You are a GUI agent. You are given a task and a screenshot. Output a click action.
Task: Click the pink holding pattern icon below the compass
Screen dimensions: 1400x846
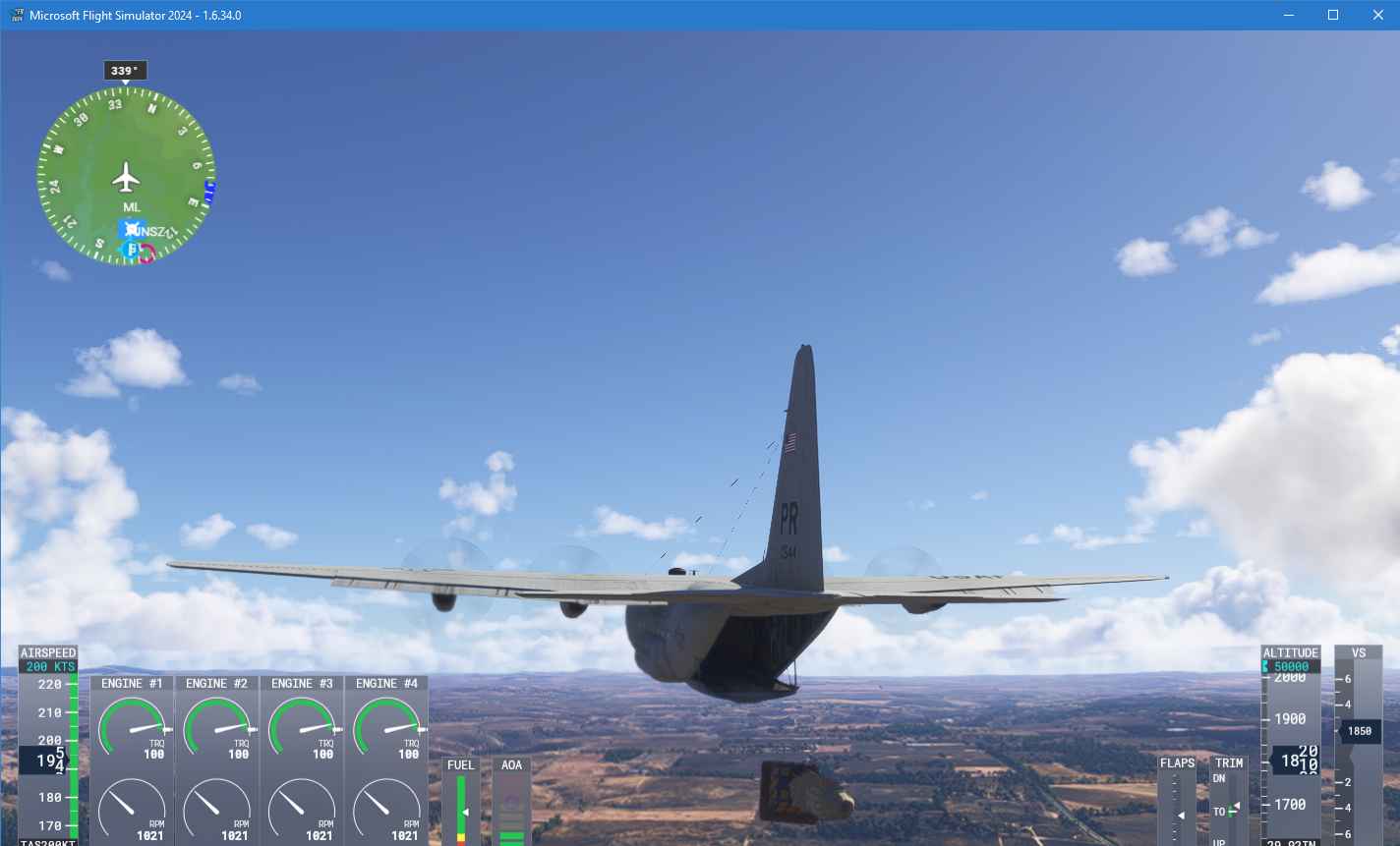point(146,253)
